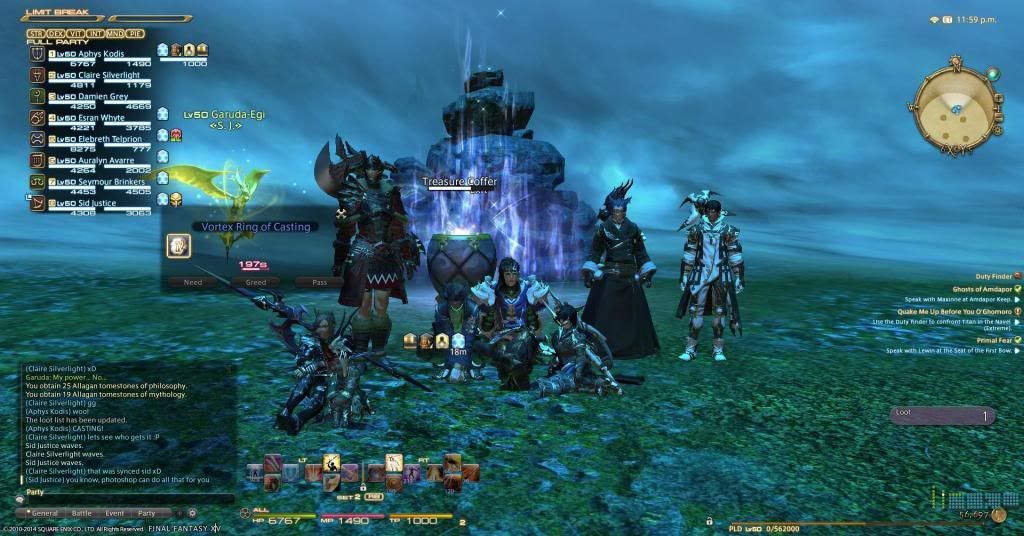Show the Event chat tab
Viewport: 1024px width, 536px height.
114,513
